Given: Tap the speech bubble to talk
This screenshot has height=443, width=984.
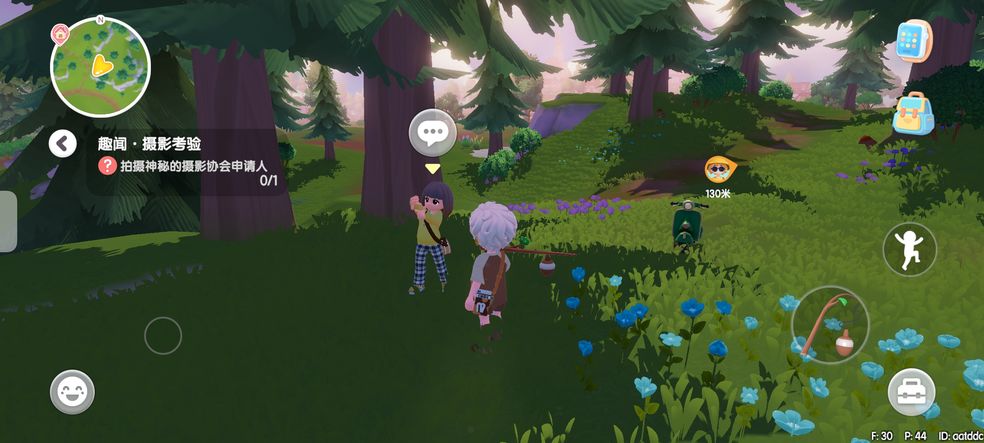Looking at the screenshot, I should tap(432, 132).
